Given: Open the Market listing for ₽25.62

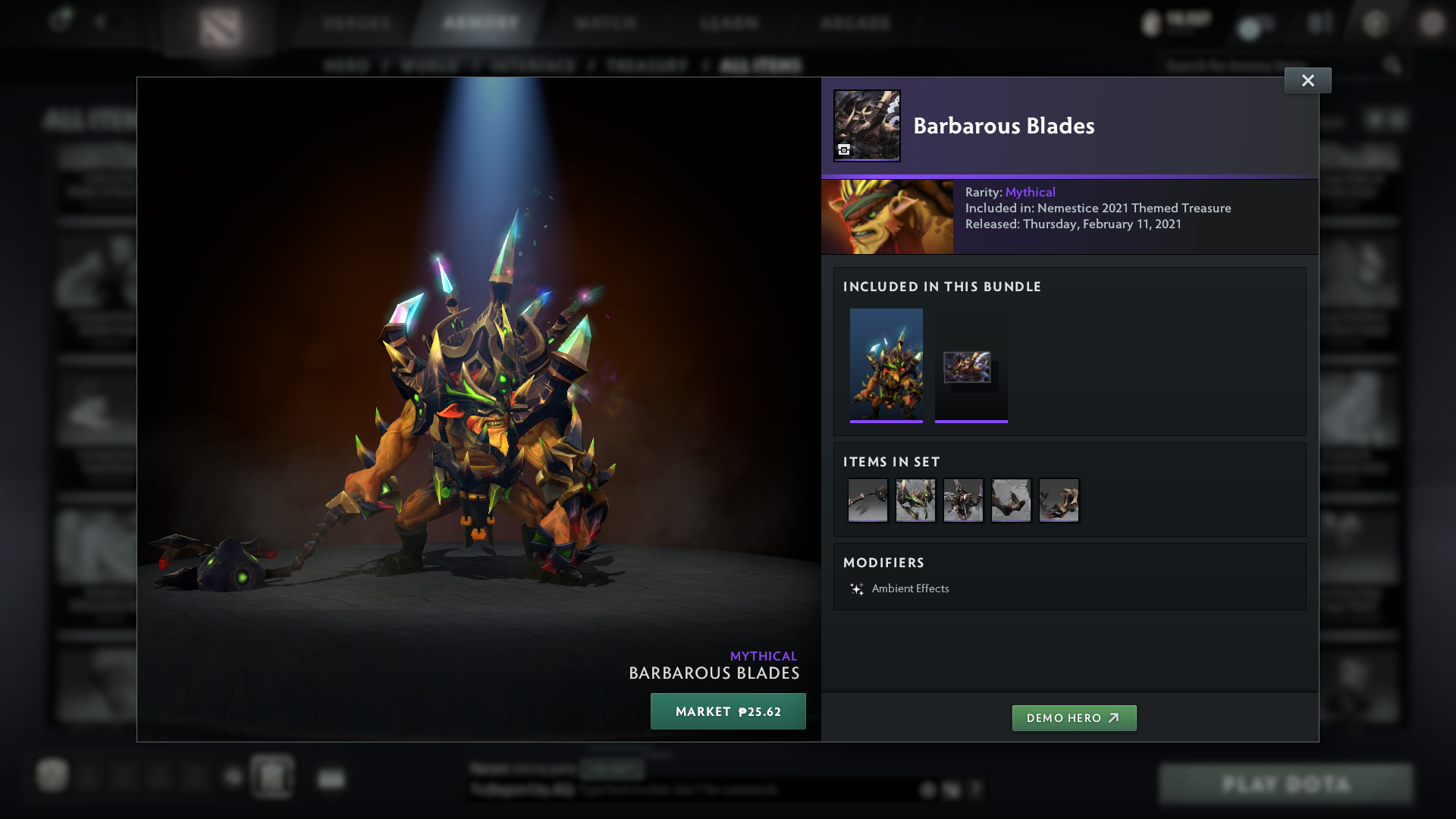Looking at the screenshot, I should pyautogui.click(x=728, y=711).
